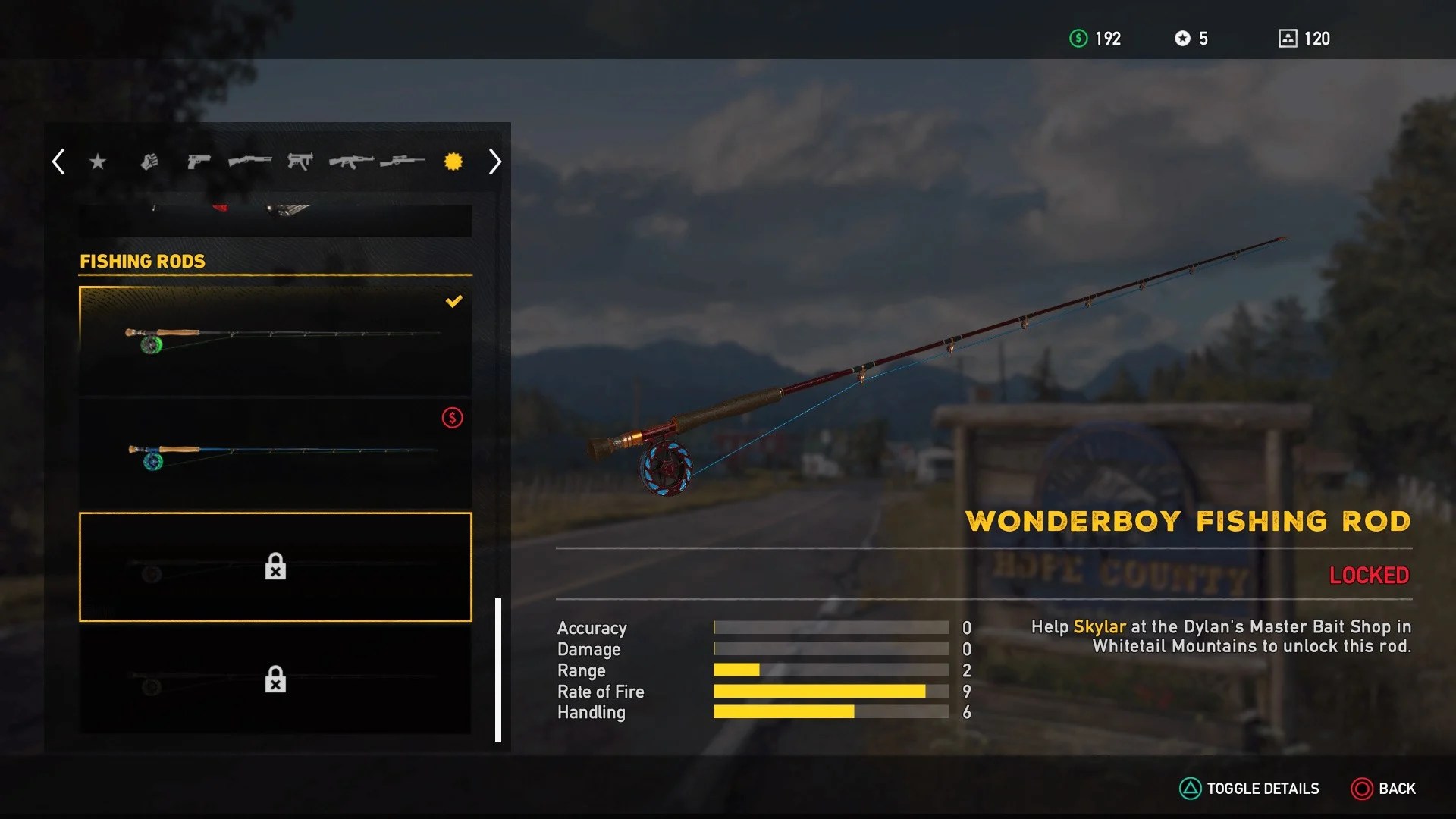This screenshot has height=819, width=1456.
Task: Select the SMG weapon category
Action: point(301,161)
